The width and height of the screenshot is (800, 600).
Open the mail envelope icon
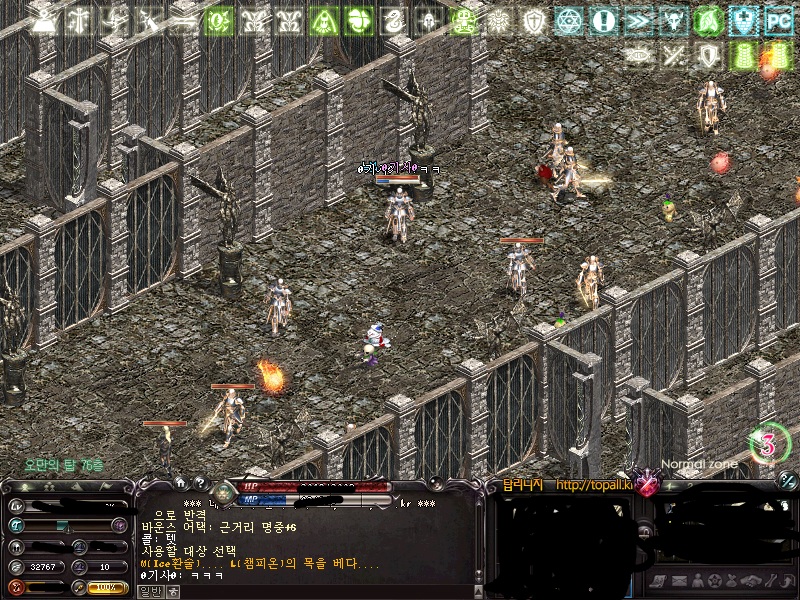[678, 581]
